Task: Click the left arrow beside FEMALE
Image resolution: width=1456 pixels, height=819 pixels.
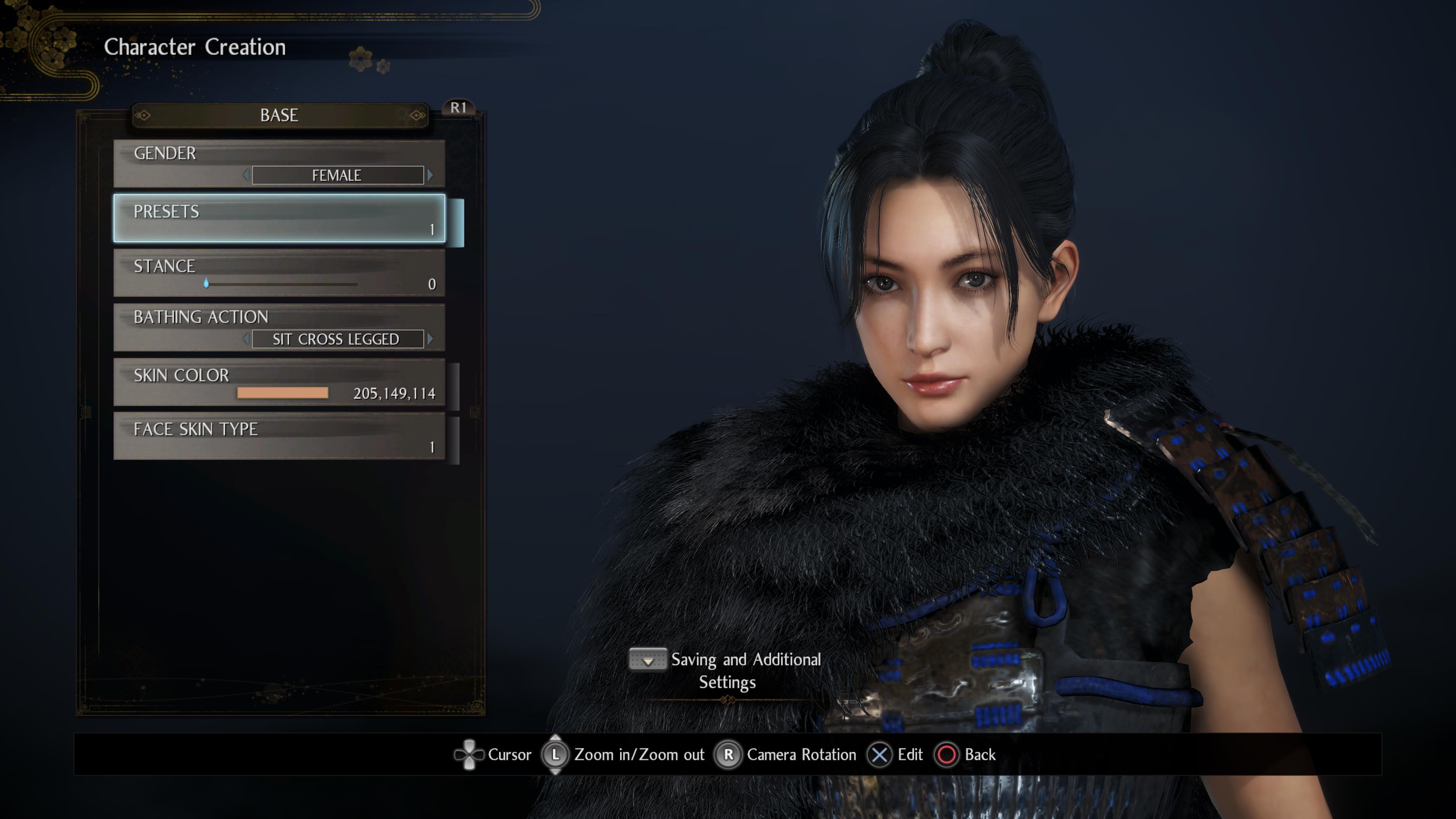Action: (246, 175)
